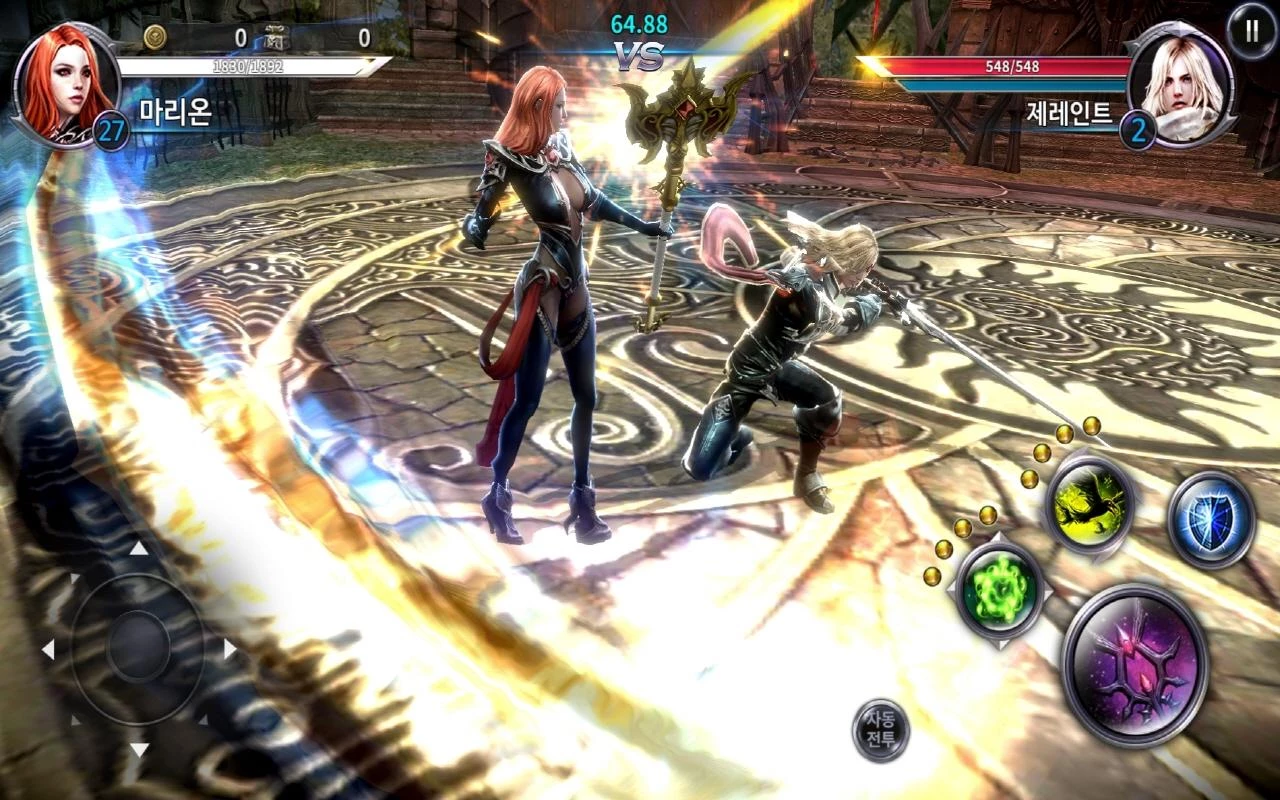Activate the green swirl skill
Image resolution: width=1280 pixels, height=800 pixels.
(1000, 590)
